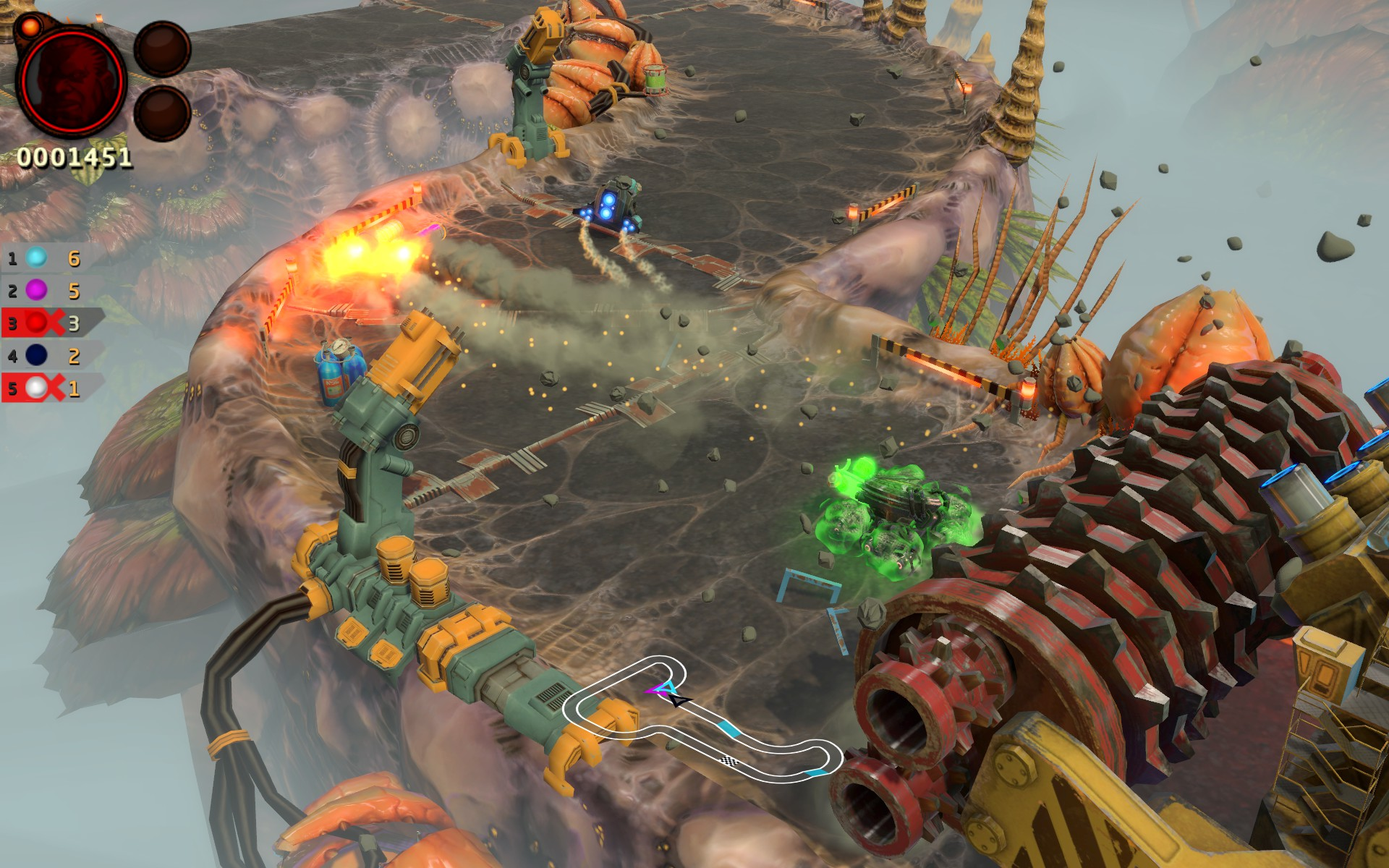1389x868 pixels.
Task: Select the eliminated white racer row
Action: 45,388
